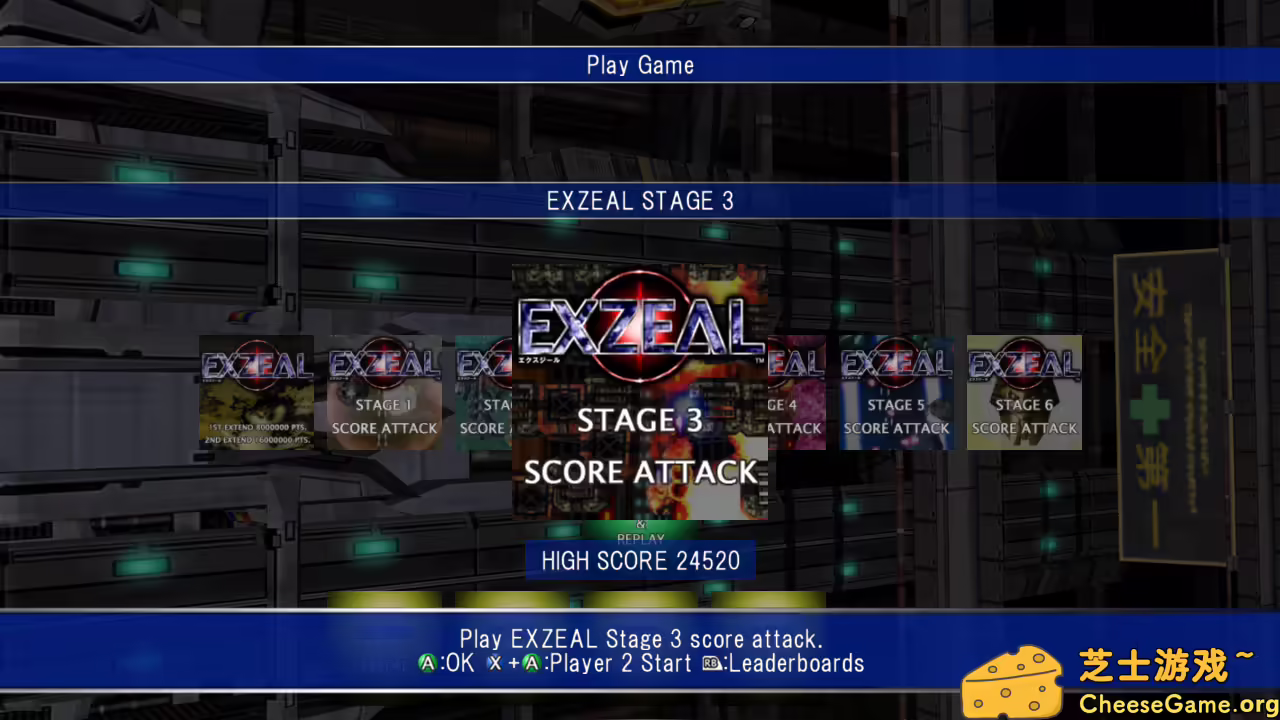Screen dimensions: 1280x720
Task: Select the Stage 1 Score Attack thumbnail
Action: click(x=384, y=392)
